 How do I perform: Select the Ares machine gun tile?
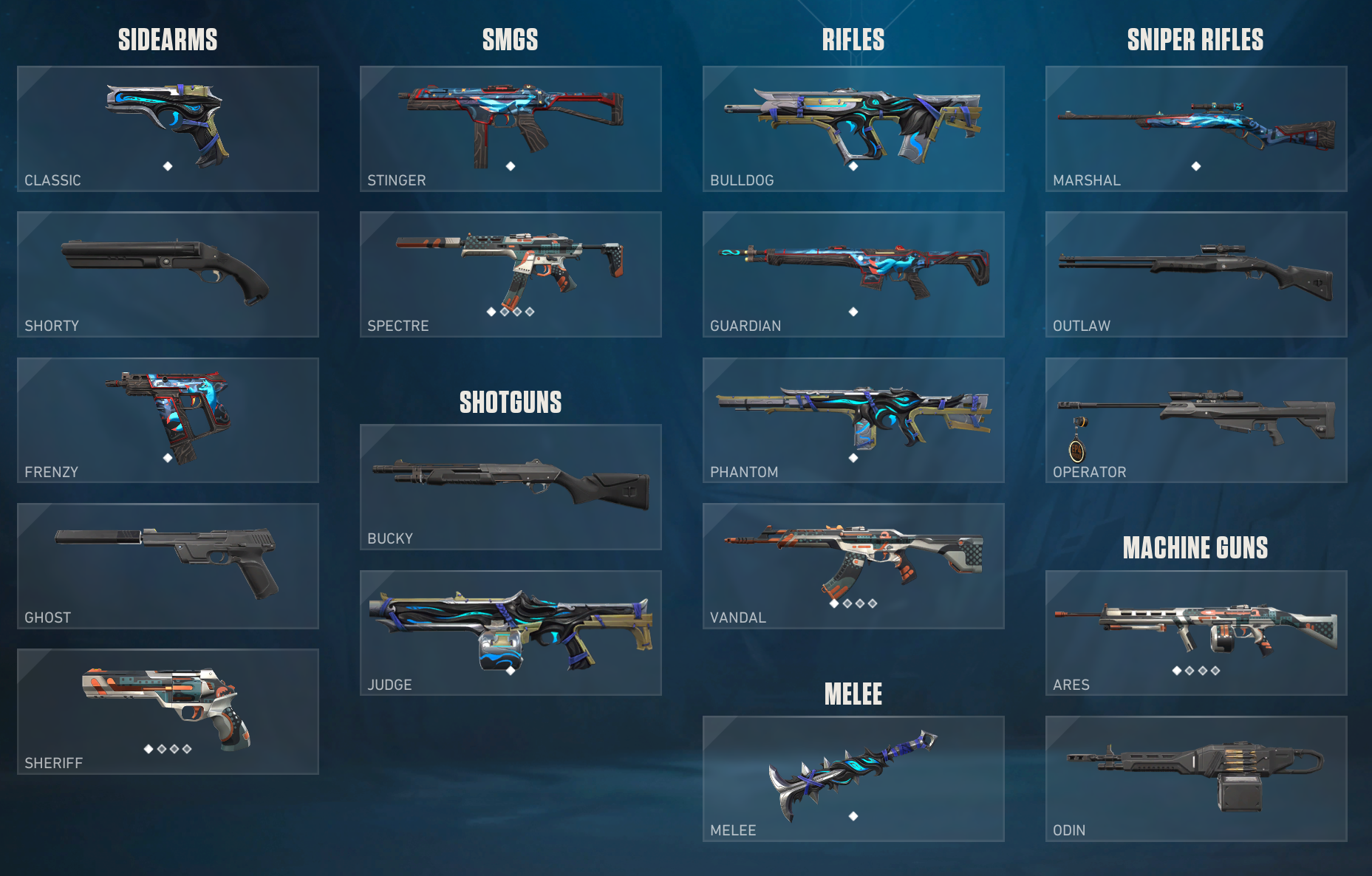1196,632
